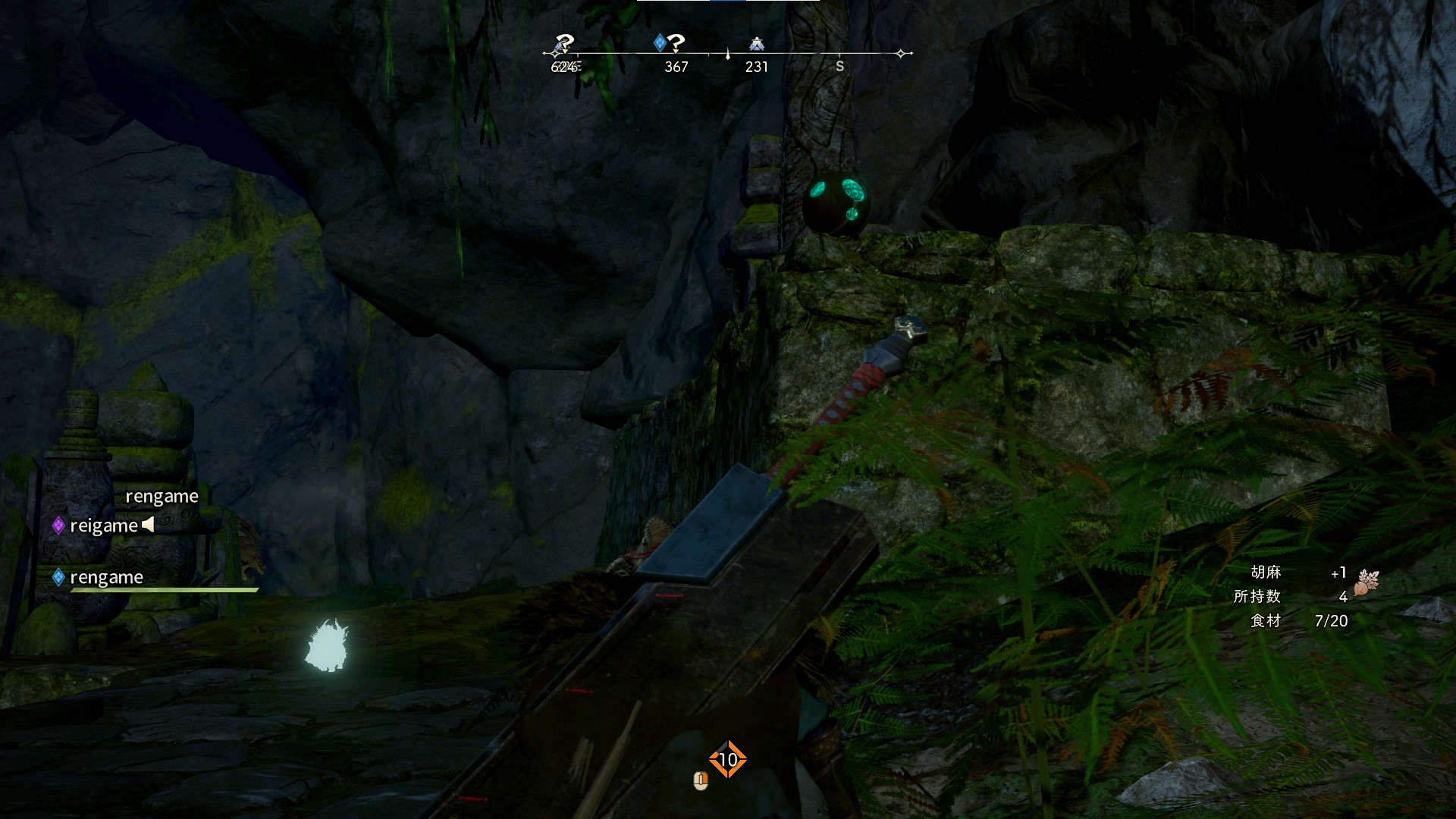The width and height of the screenshot is (1456, 819).
Task: Select reigame in the party list
Action: 104,526
